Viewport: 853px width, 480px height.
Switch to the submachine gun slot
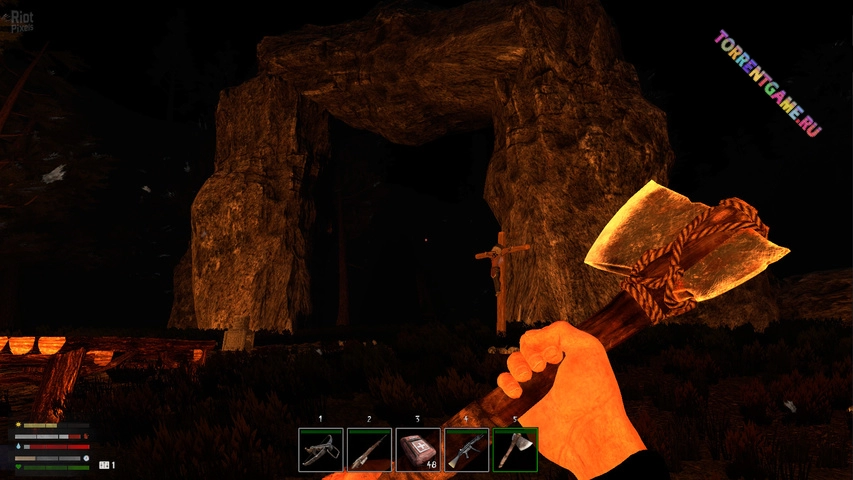(467, 450)
